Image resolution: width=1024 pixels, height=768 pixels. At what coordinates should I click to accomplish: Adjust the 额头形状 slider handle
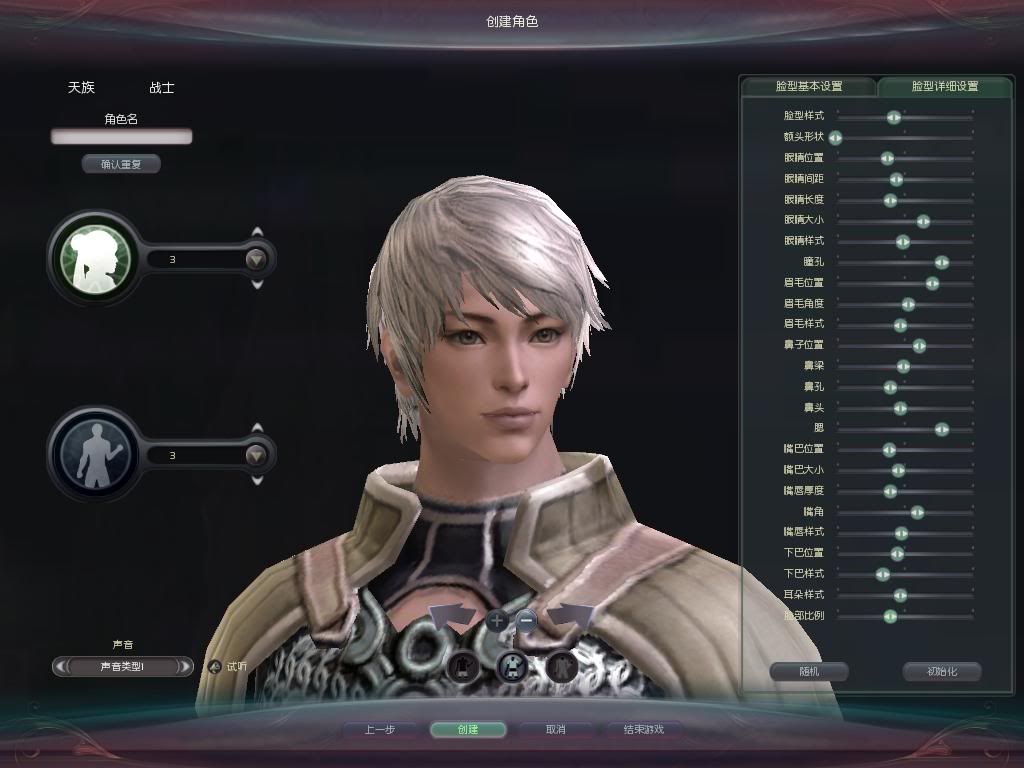click(835, 137)
